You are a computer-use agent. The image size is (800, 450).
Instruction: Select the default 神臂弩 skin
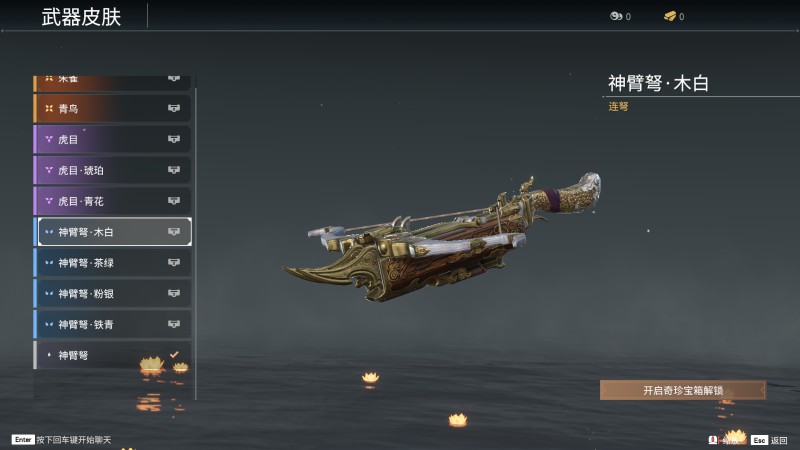(x=112, y=355)
